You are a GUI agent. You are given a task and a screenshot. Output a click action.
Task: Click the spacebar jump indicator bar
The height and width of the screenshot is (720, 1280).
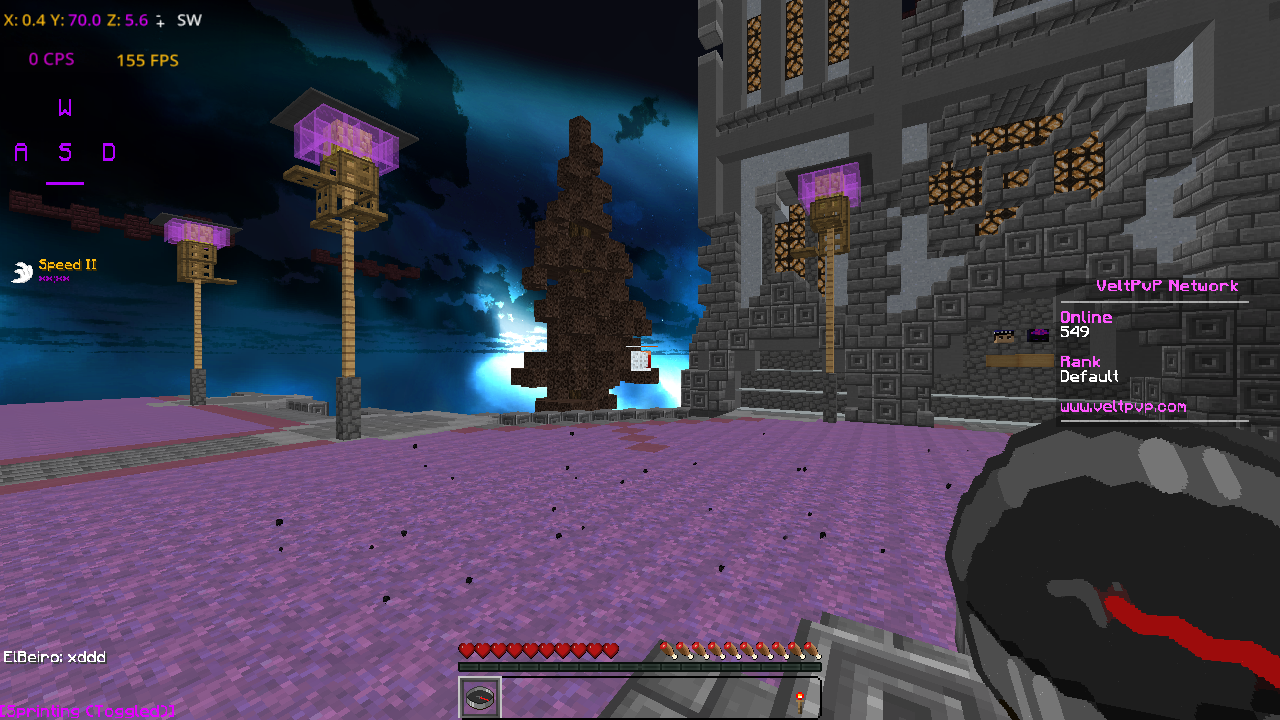point(65,183)
